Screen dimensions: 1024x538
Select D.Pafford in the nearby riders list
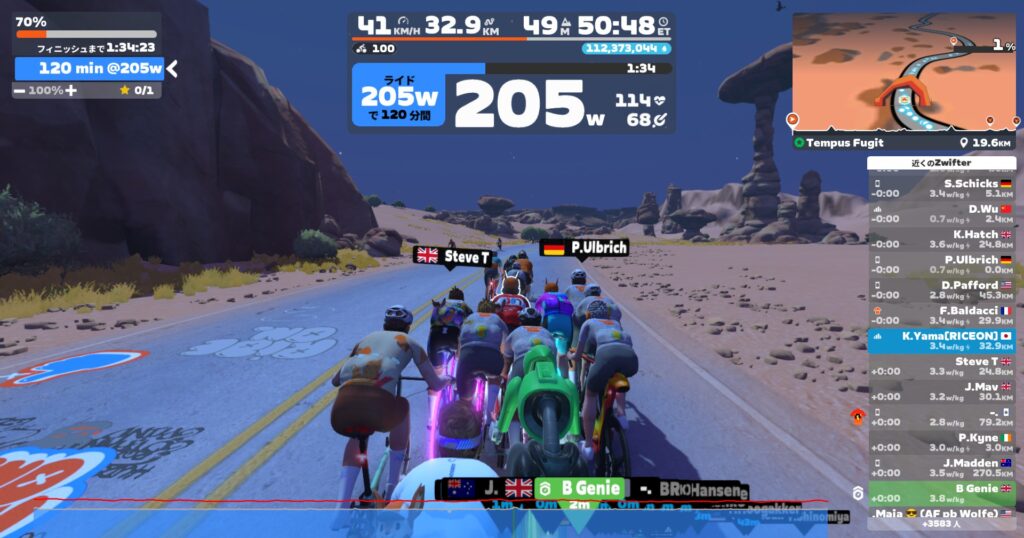click(x=941, y=289)
